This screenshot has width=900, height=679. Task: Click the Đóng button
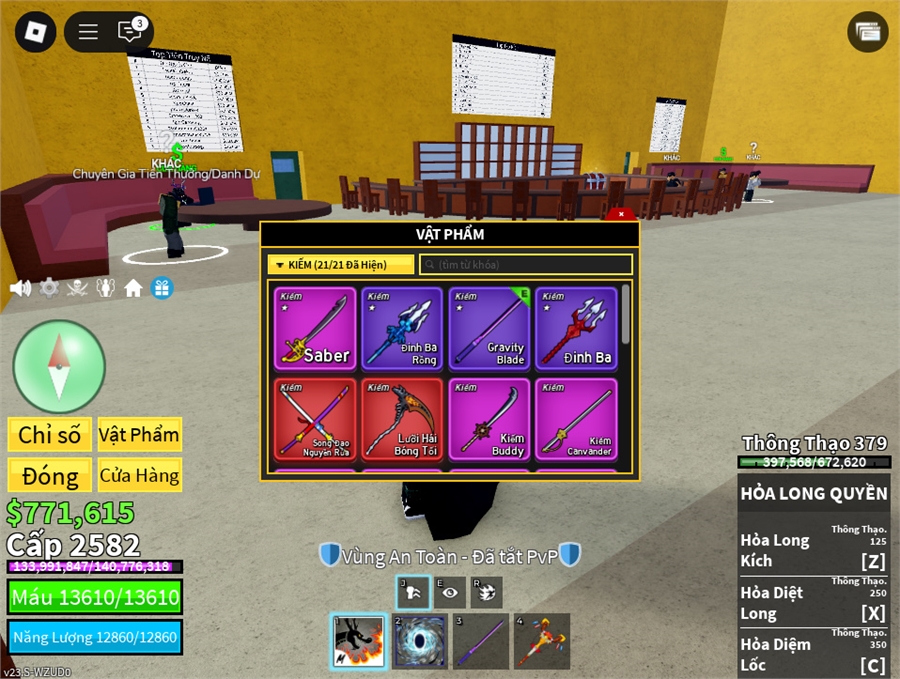49,475
